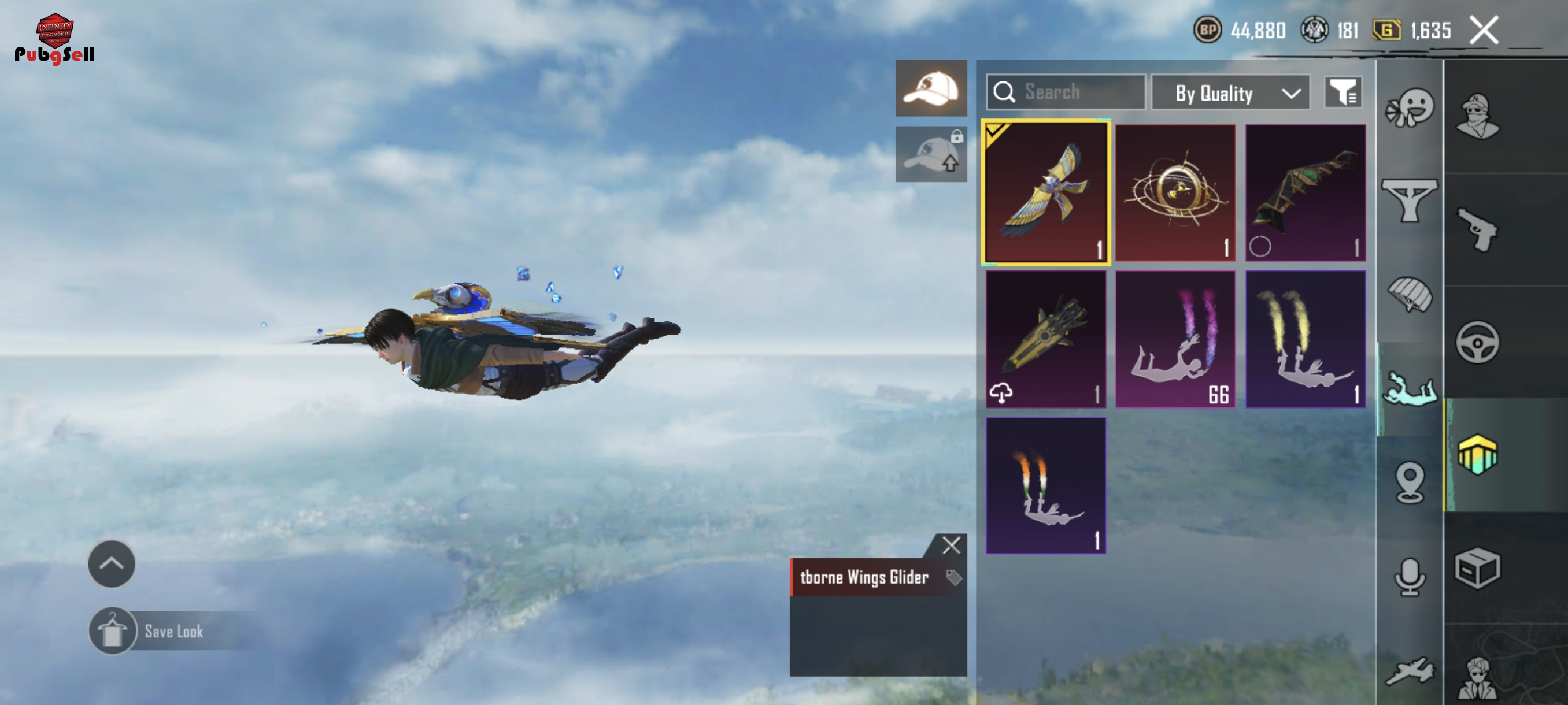The height and width of the screenshot is (705, 1568).
Task: Expand the round up-arrow button
Action: tap(112, 564)
